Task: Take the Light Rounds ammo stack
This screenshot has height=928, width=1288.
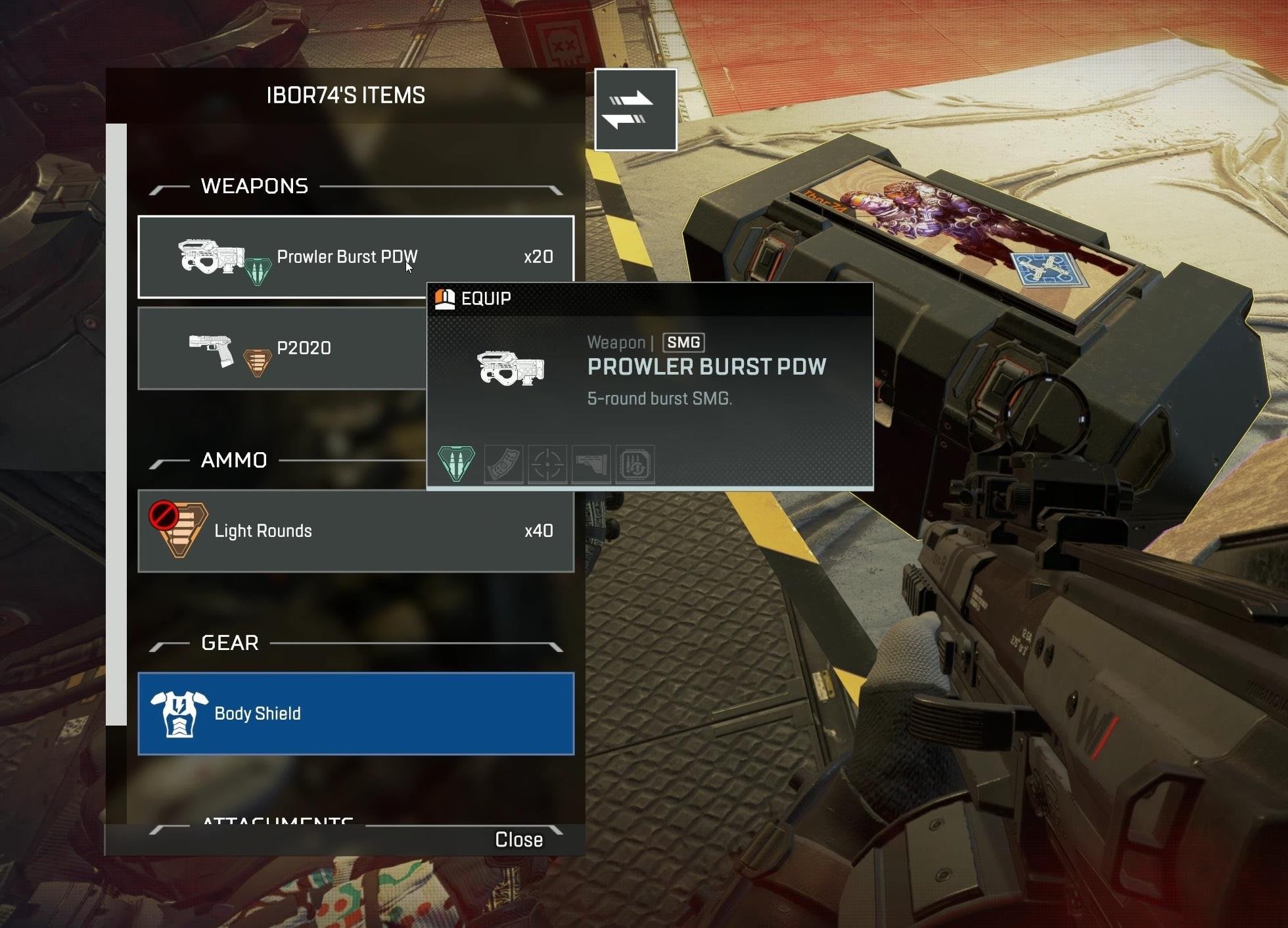Action: point(356,531)
